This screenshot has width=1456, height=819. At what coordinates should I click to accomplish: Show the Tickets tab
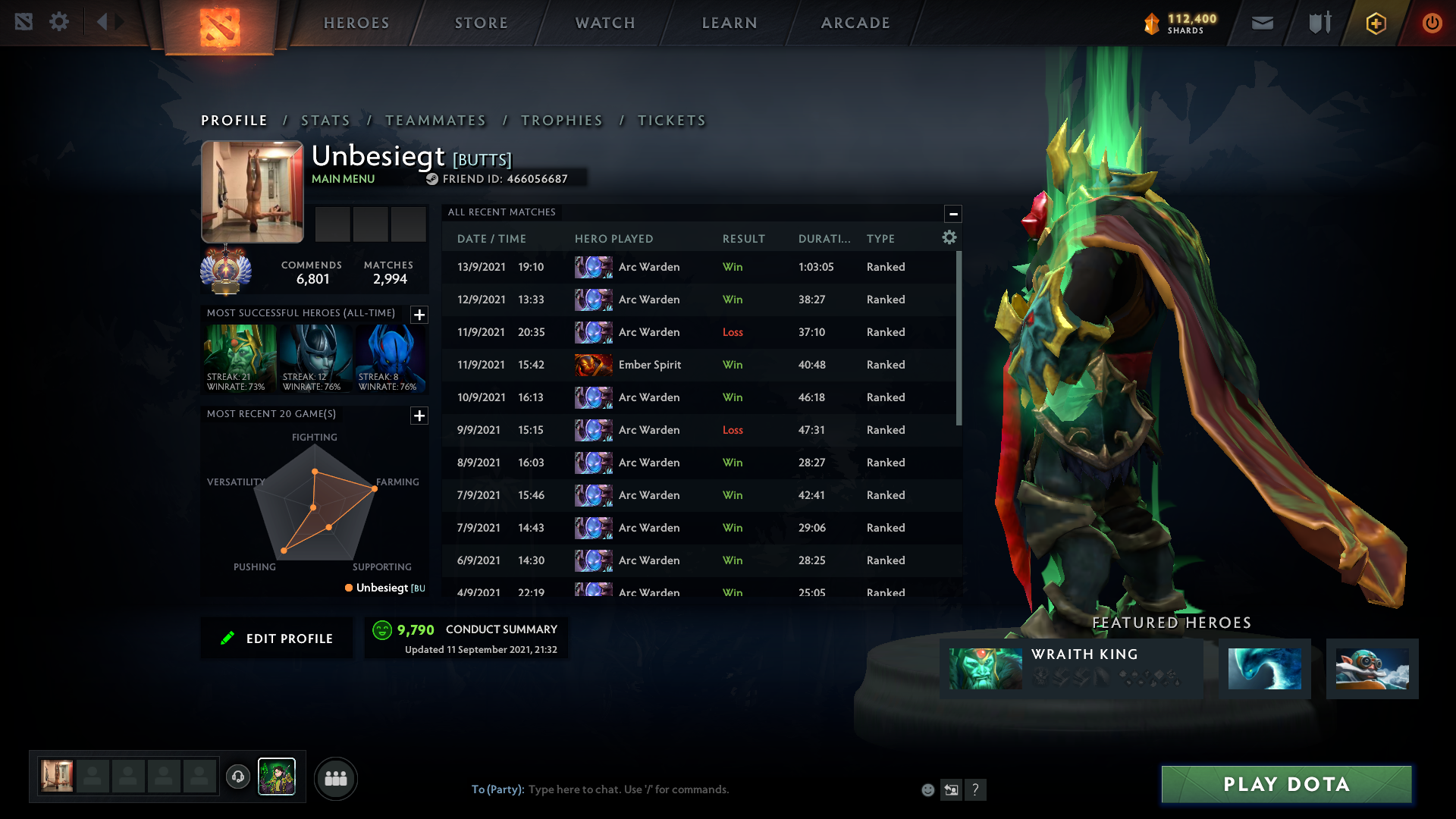[x=671, y=121]
